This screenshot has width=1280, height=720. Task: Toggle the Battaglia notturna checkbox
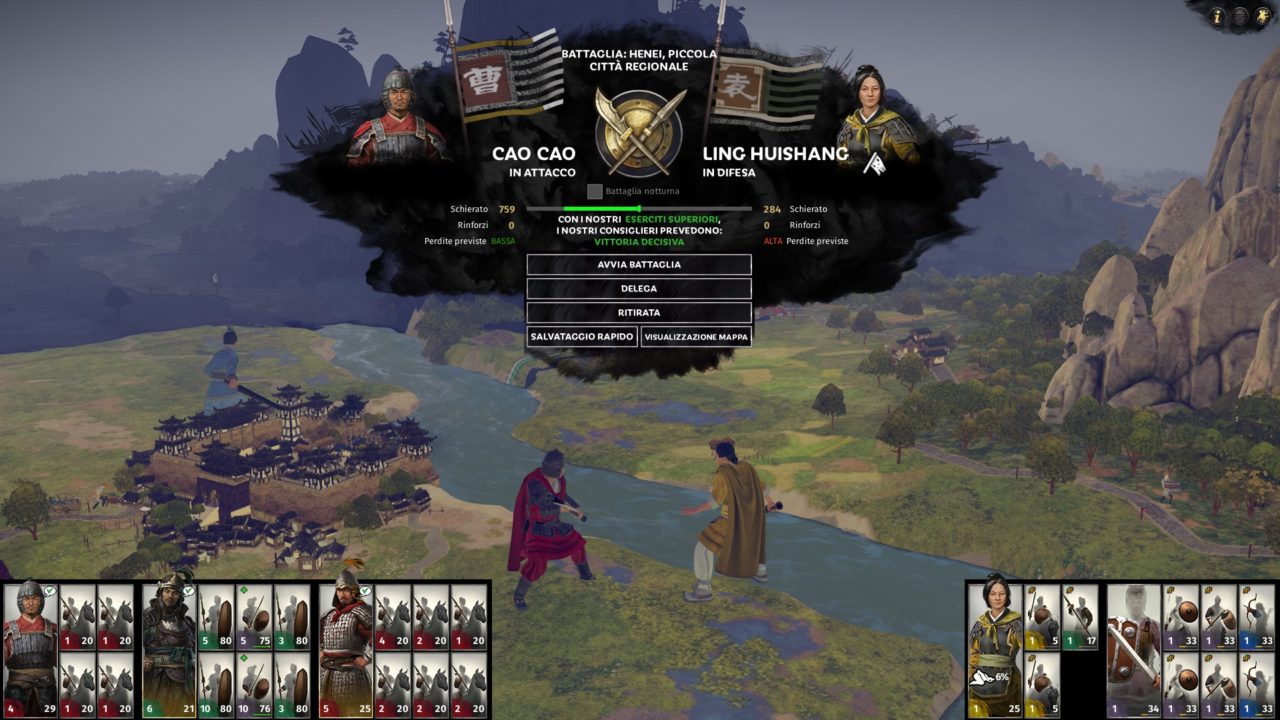click(595, 190)
